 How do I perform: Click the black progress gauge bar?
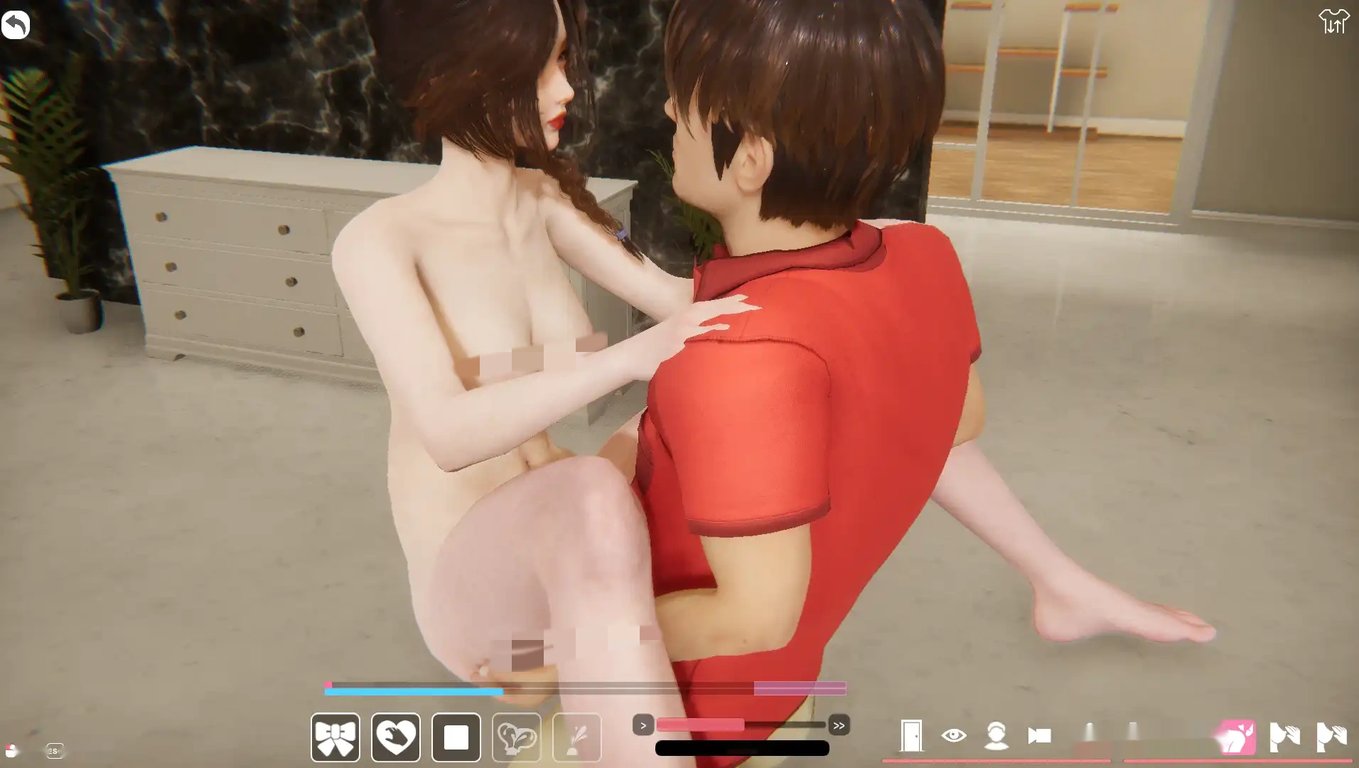coord(740,747)
